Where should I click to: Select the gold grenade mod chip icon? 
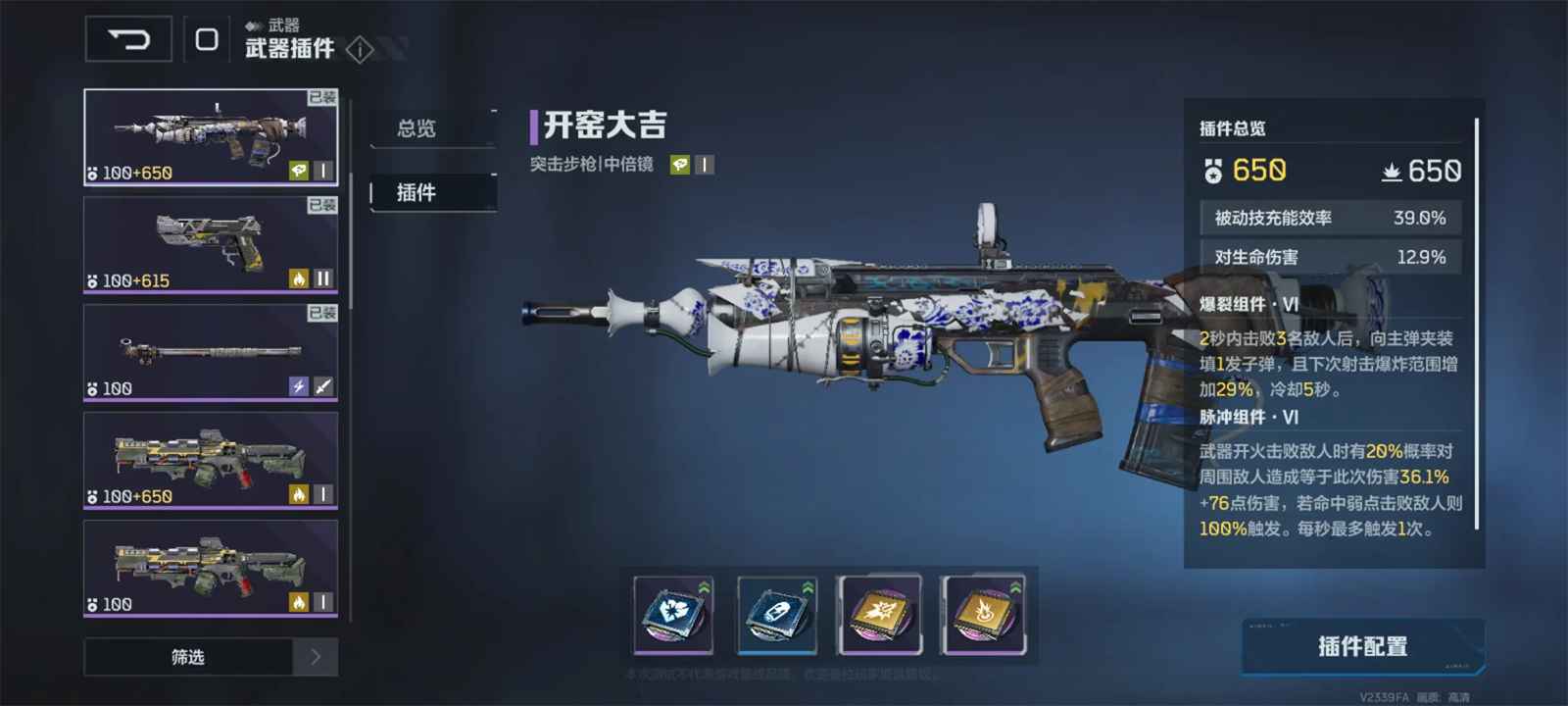[980, 616]
